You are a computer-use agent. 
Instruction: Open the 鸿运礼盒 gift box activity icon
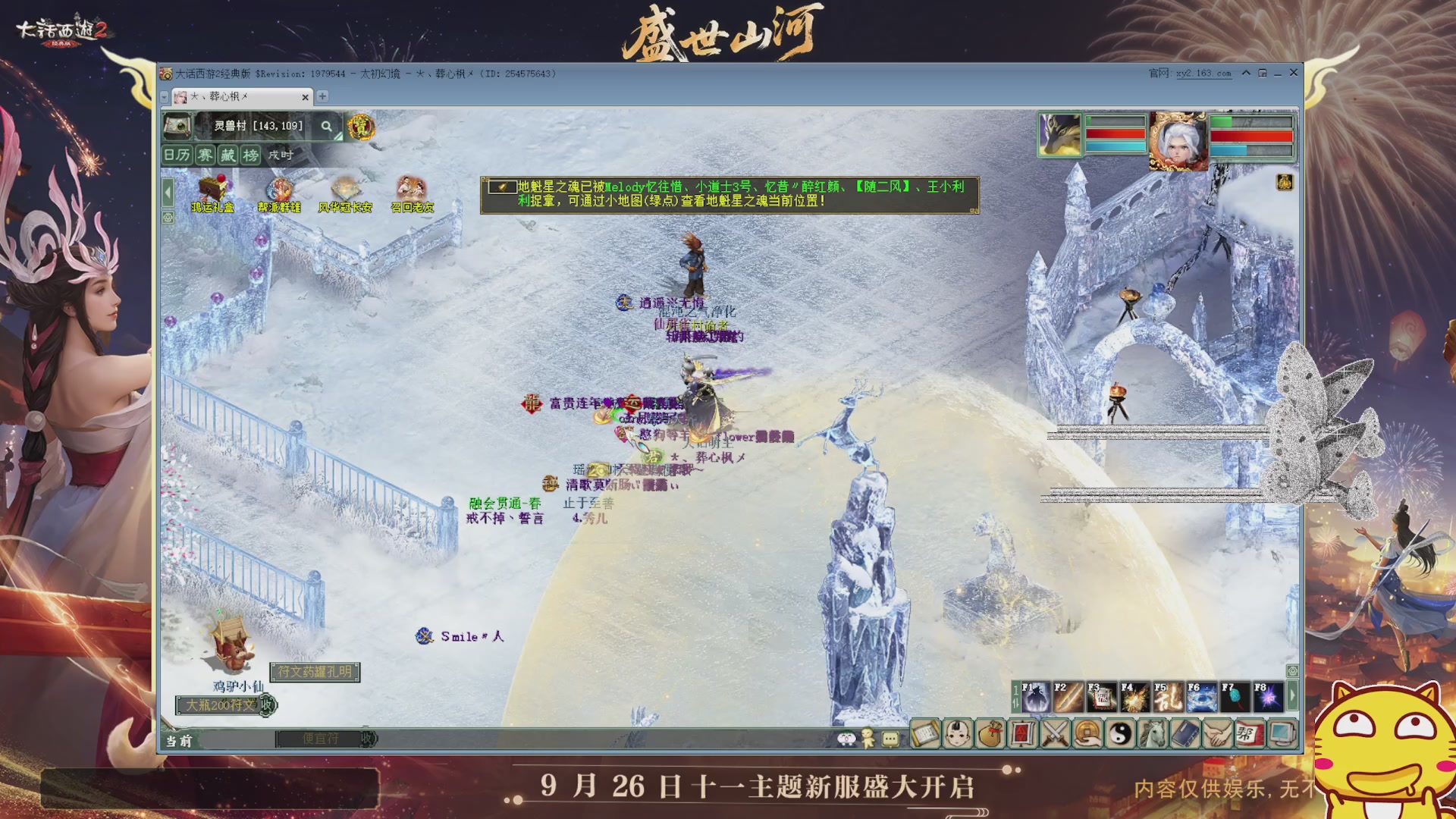[213, 190]
